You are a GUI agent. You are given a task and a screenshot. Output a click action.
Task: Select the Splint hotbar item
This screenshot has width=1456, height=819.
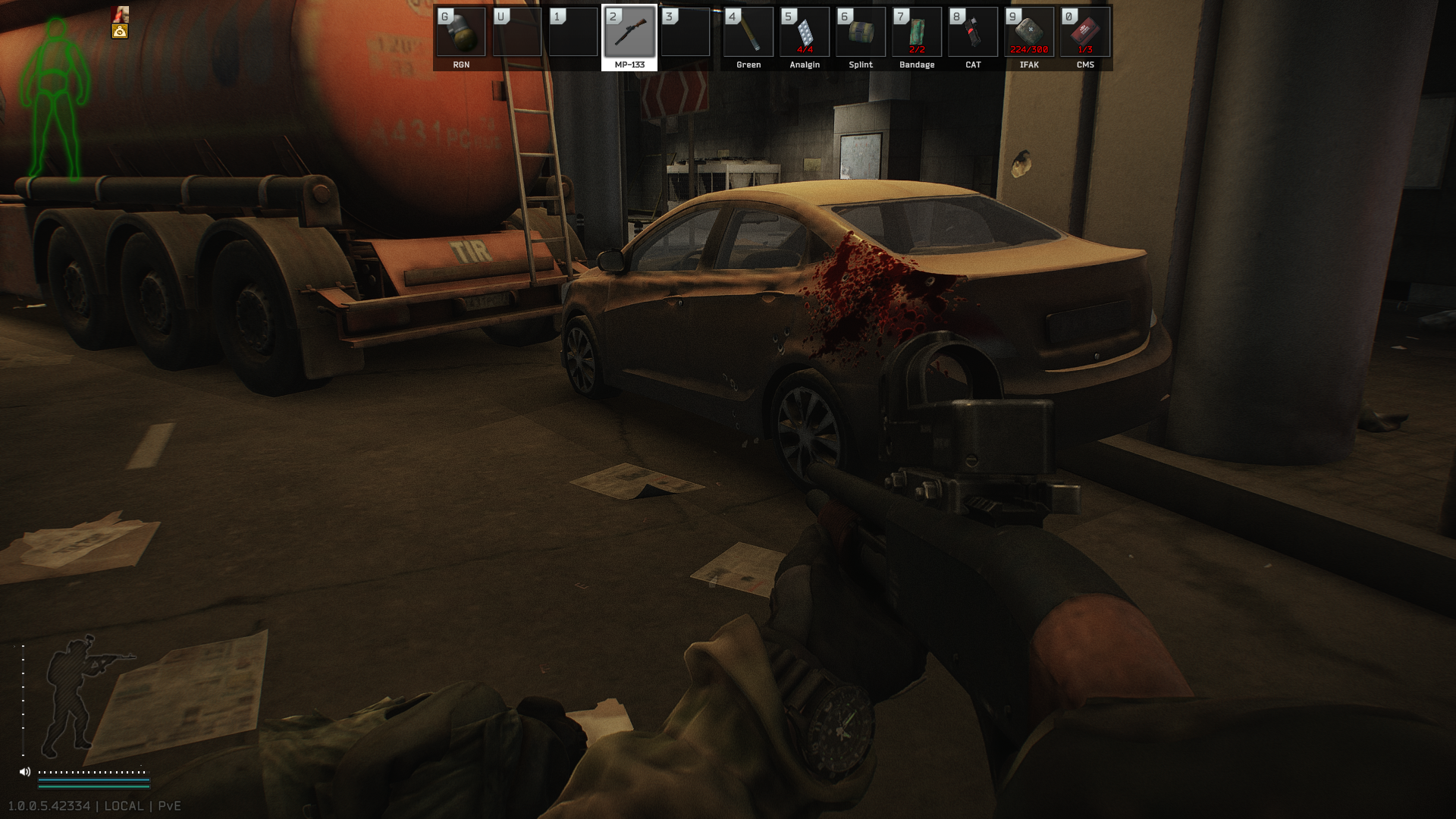coord(861,33)
